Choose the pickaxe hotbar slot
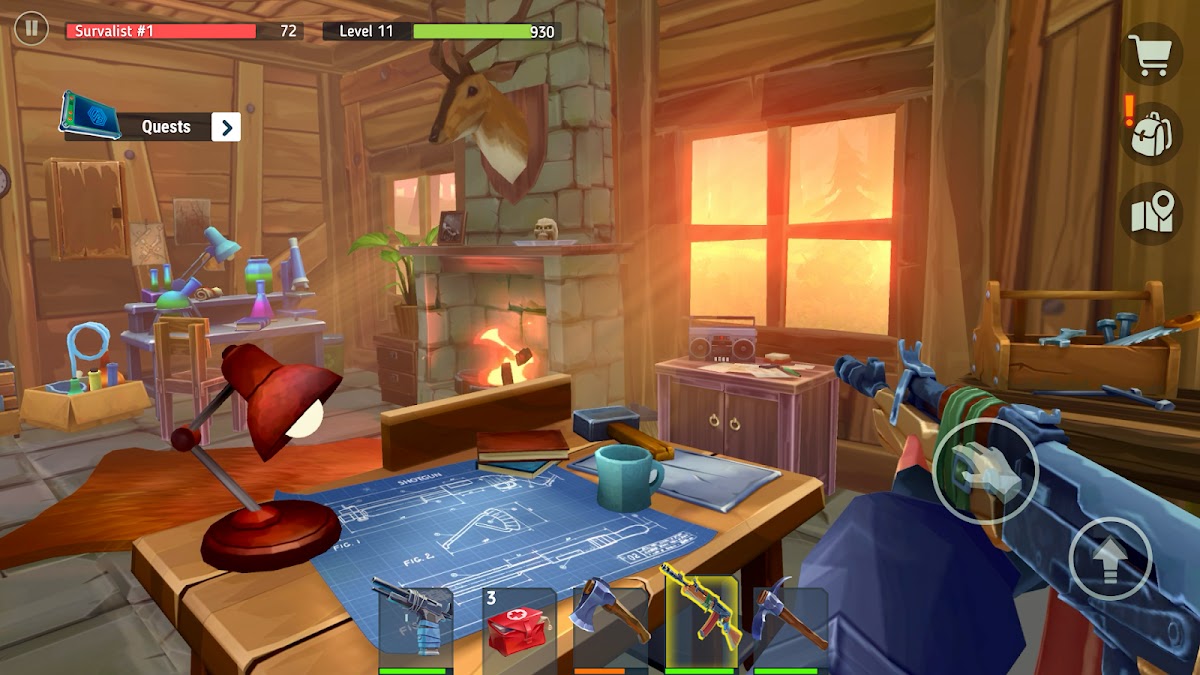1200x675 pixels. click(790, 627)
